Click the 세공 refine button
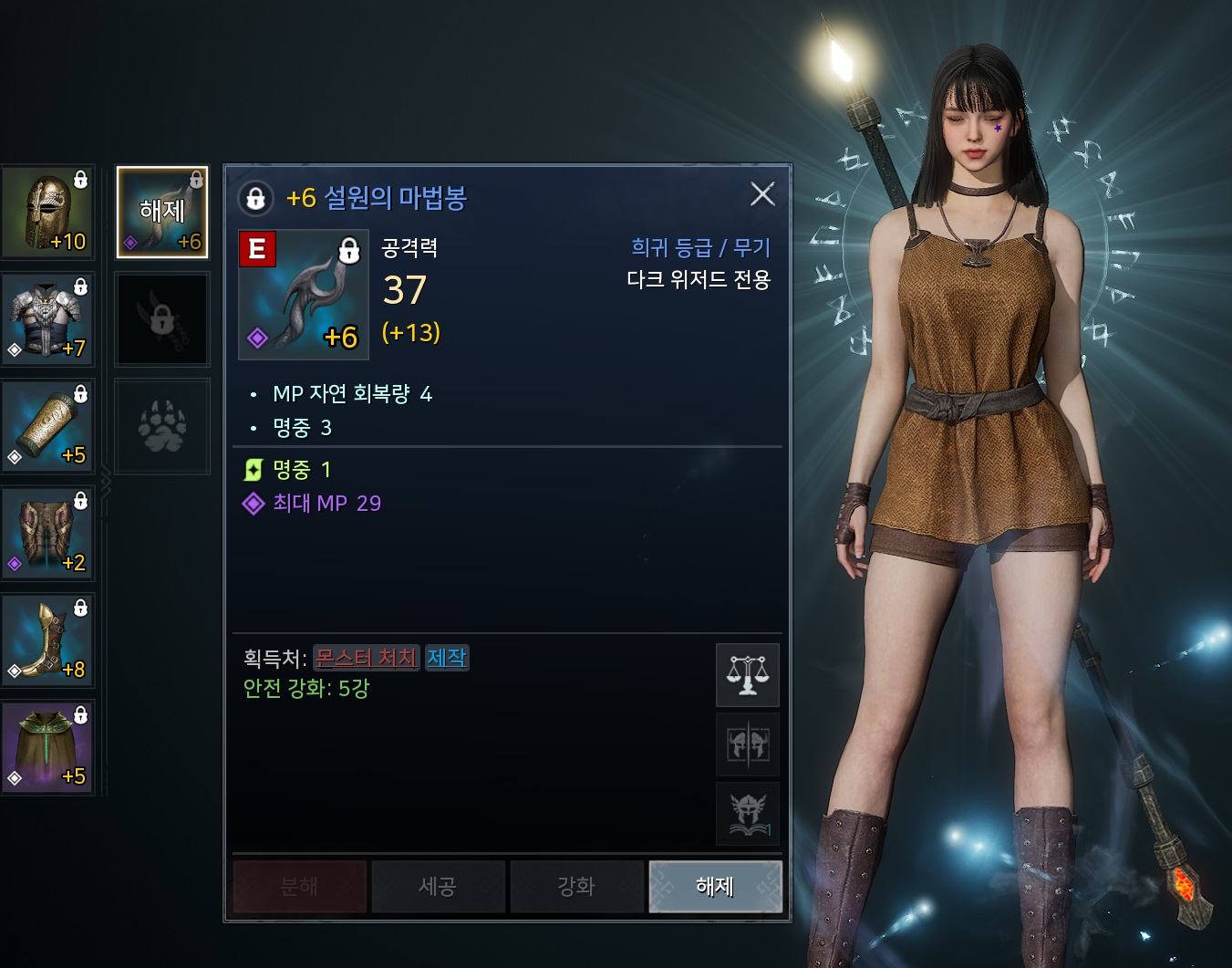Screen dimensions: 1232x968 [438, 886]
